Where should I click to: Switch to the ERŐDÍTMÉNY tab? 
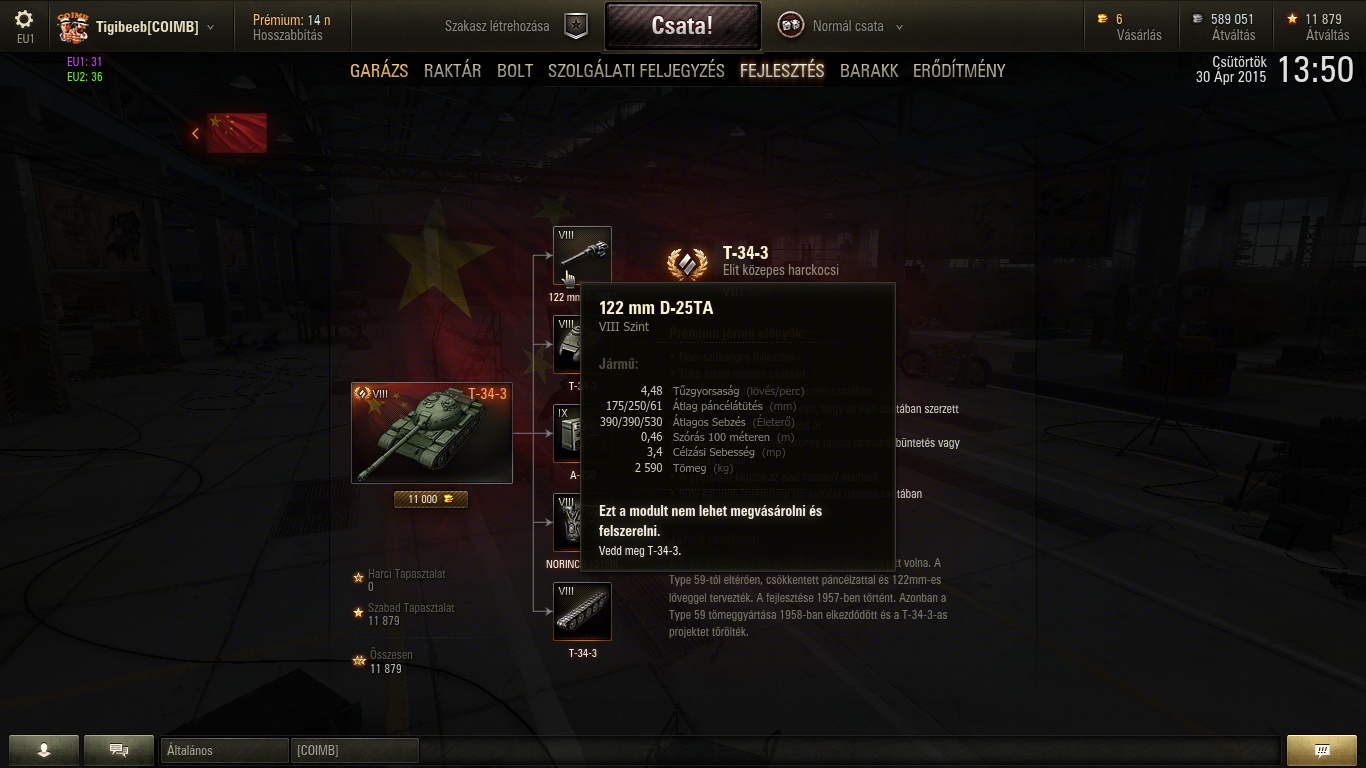tap(959, 71)
